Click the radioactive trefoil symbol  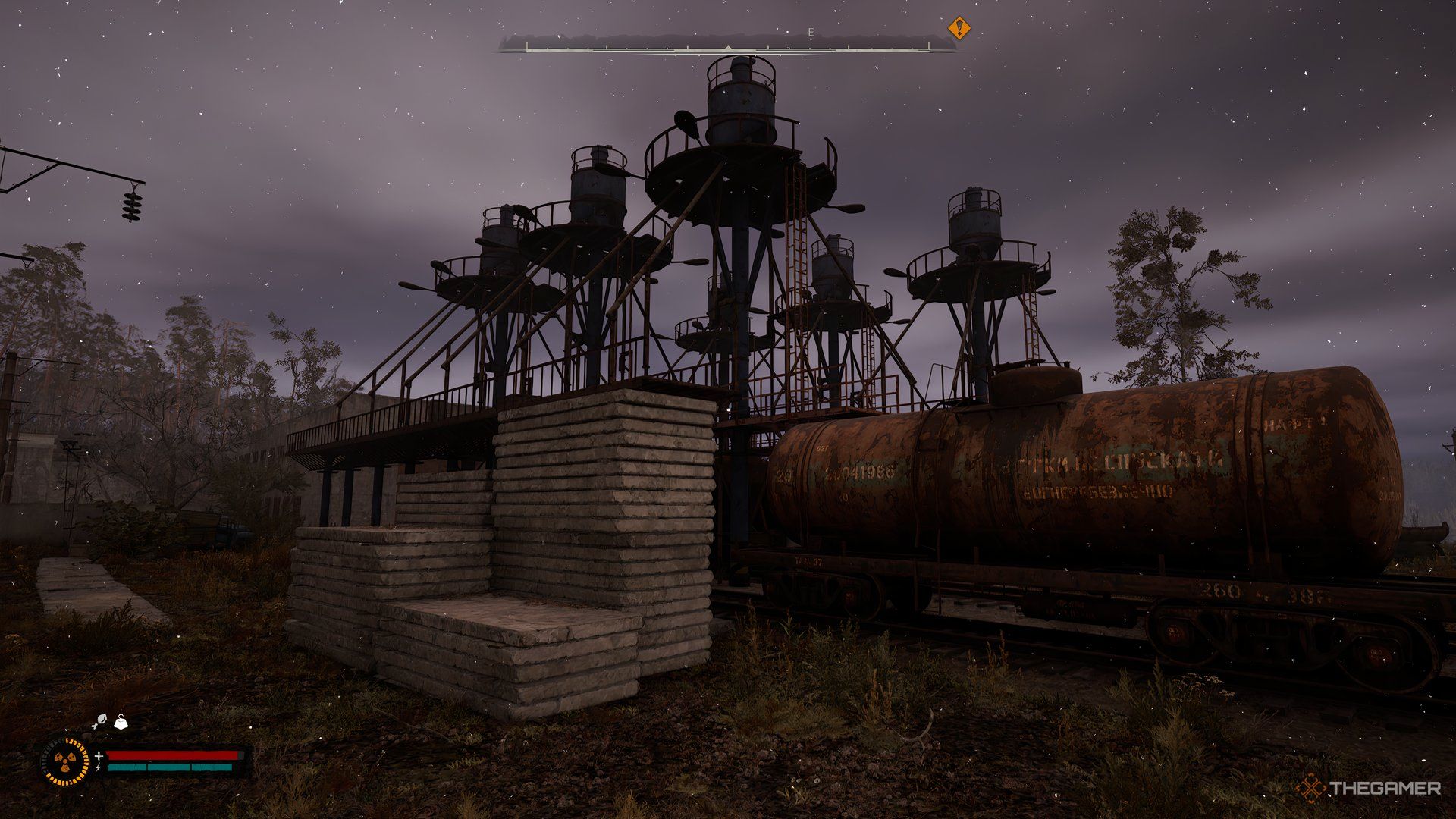pyautogui.click(x=65, y=761)
